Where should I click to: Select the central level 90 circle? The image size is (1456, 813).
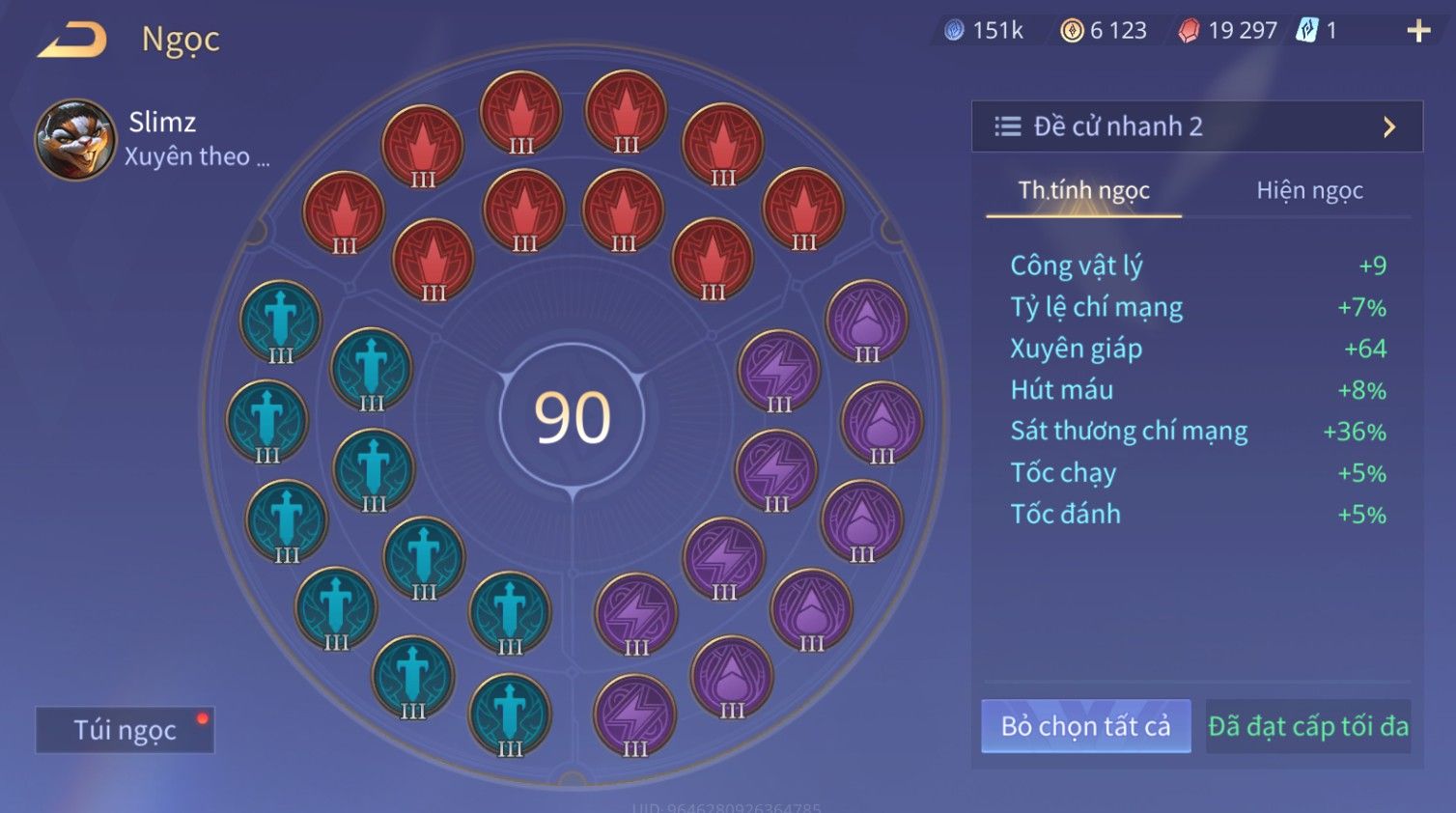[x=573, y=417]
